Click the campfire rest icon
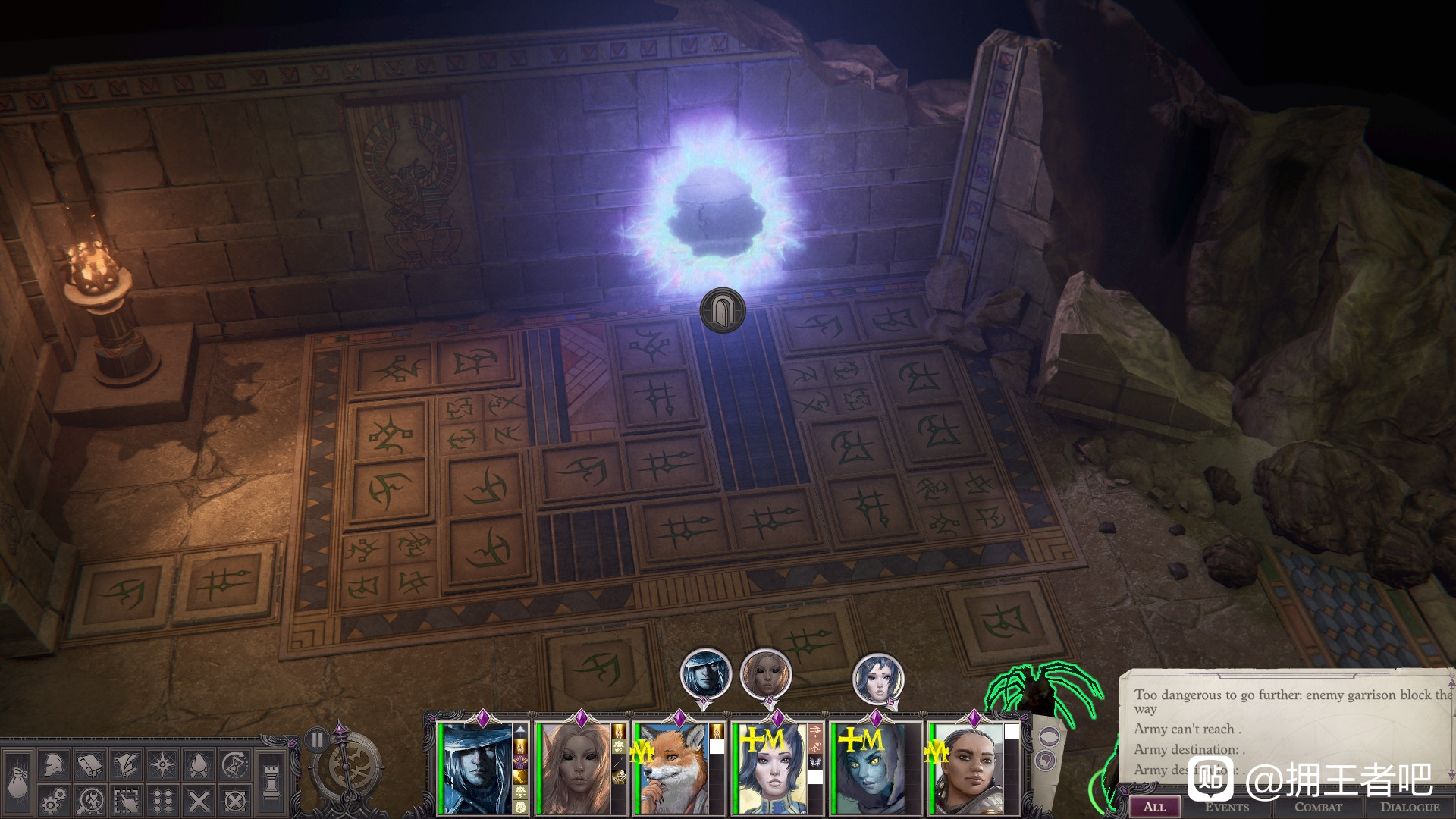This screenshot has height=819, width=1456. pyautogui.click(x=199, y=765)
